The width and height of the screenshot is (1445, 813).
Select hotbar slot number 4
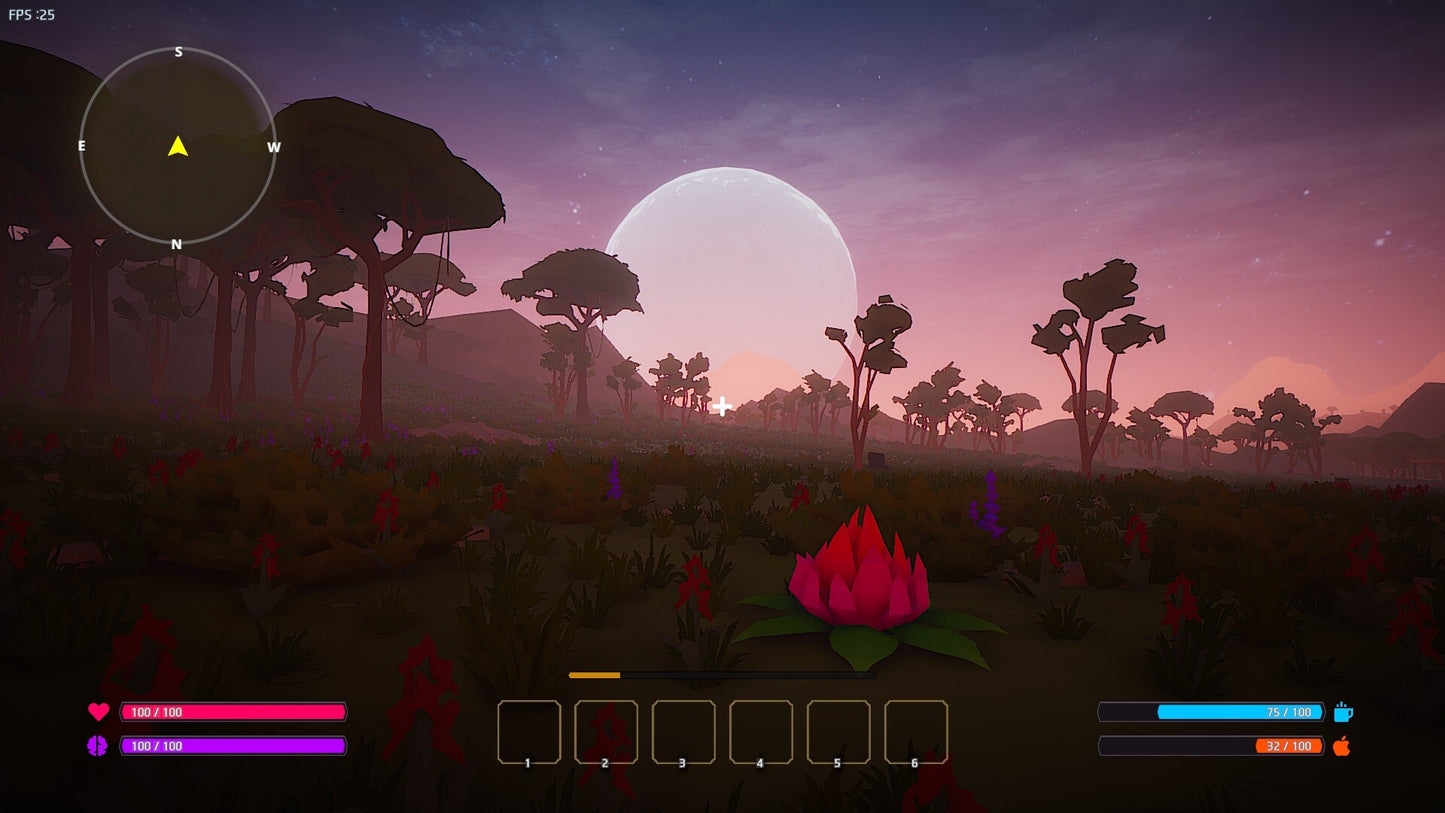point(761,732)
